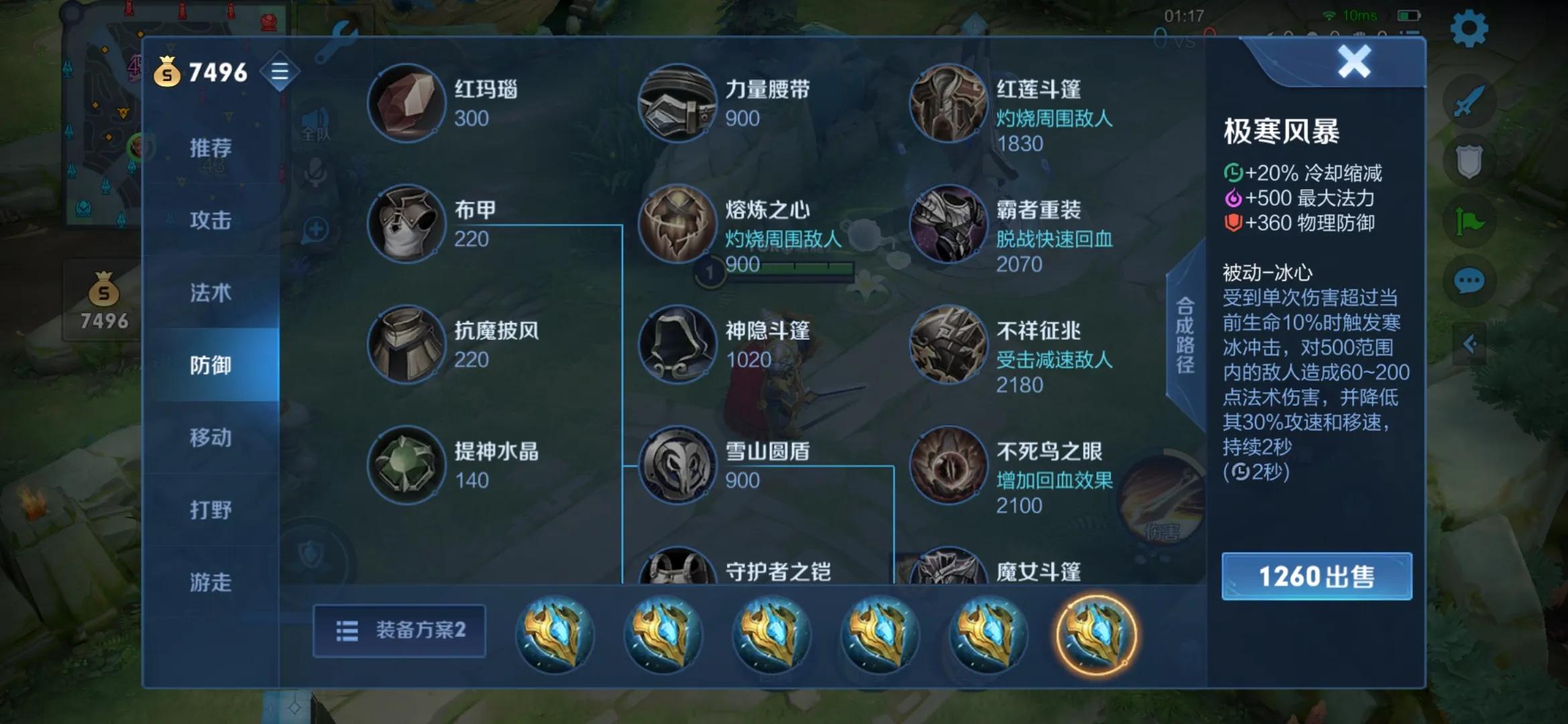Sell 极寒风暴 for 1260 gold

click(x=1315, y=576)
